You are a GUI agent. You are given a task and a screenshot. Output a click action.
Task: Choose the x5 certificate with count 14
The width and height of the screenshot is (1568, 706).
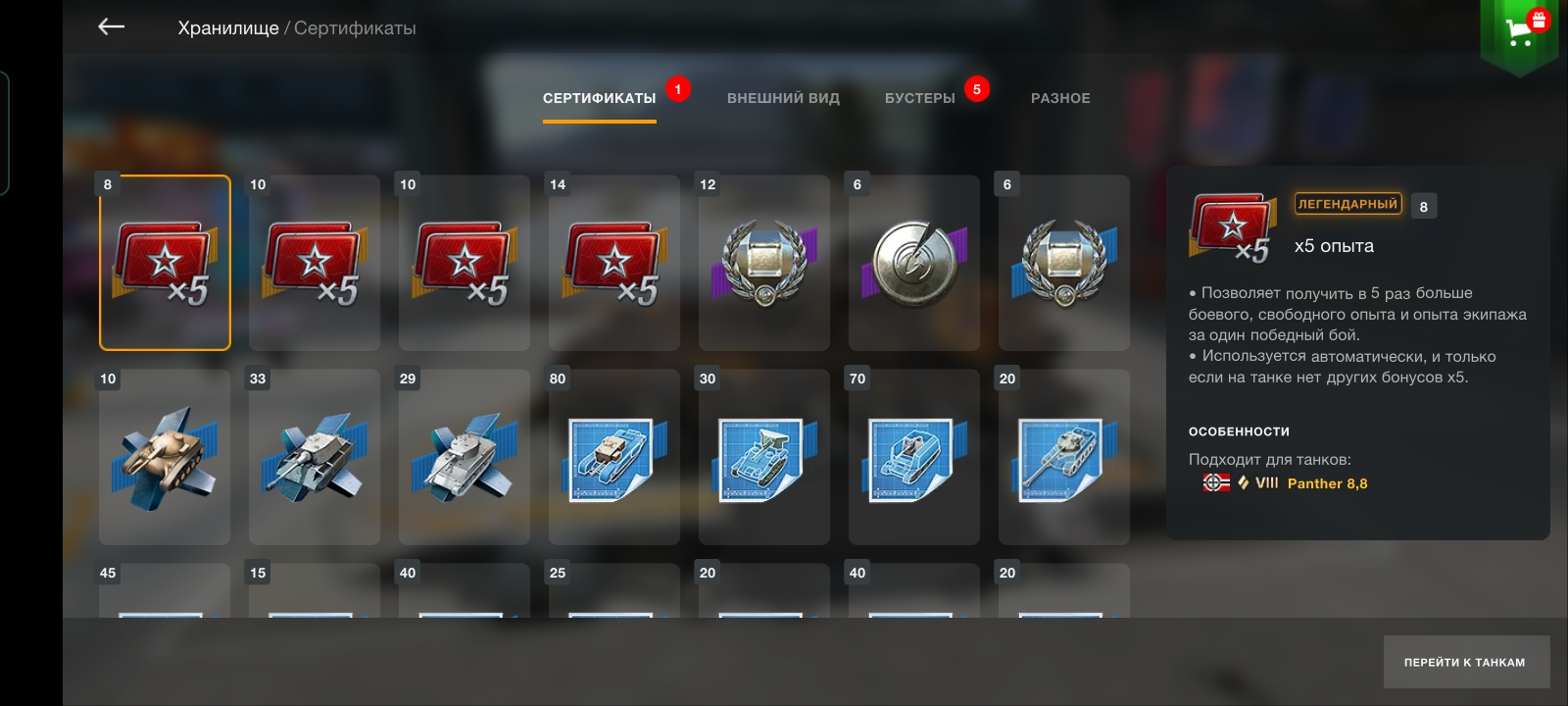tap(614, 263)
